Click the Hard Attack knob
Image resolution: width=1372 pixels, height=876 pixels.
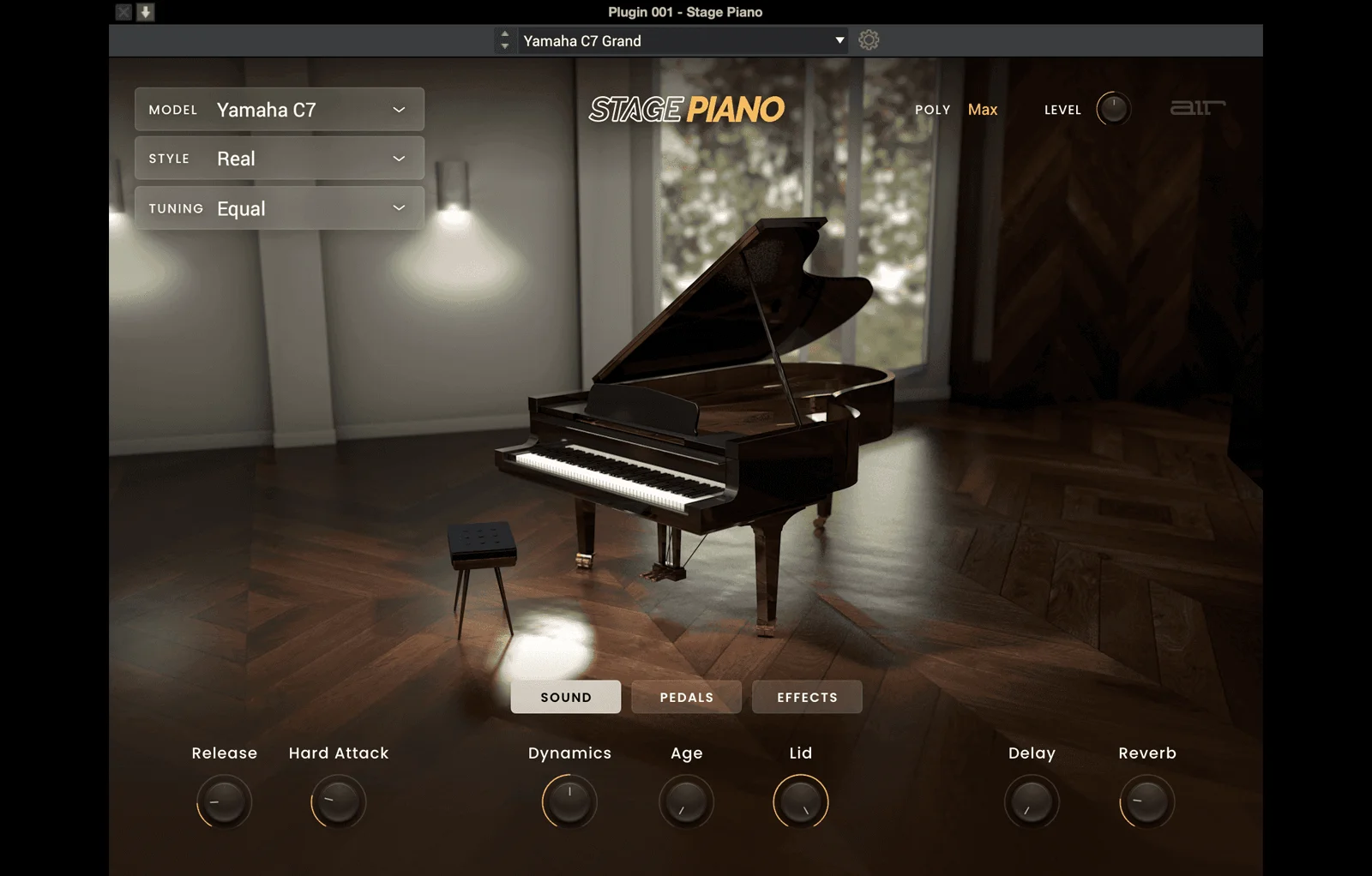(338, 802)
